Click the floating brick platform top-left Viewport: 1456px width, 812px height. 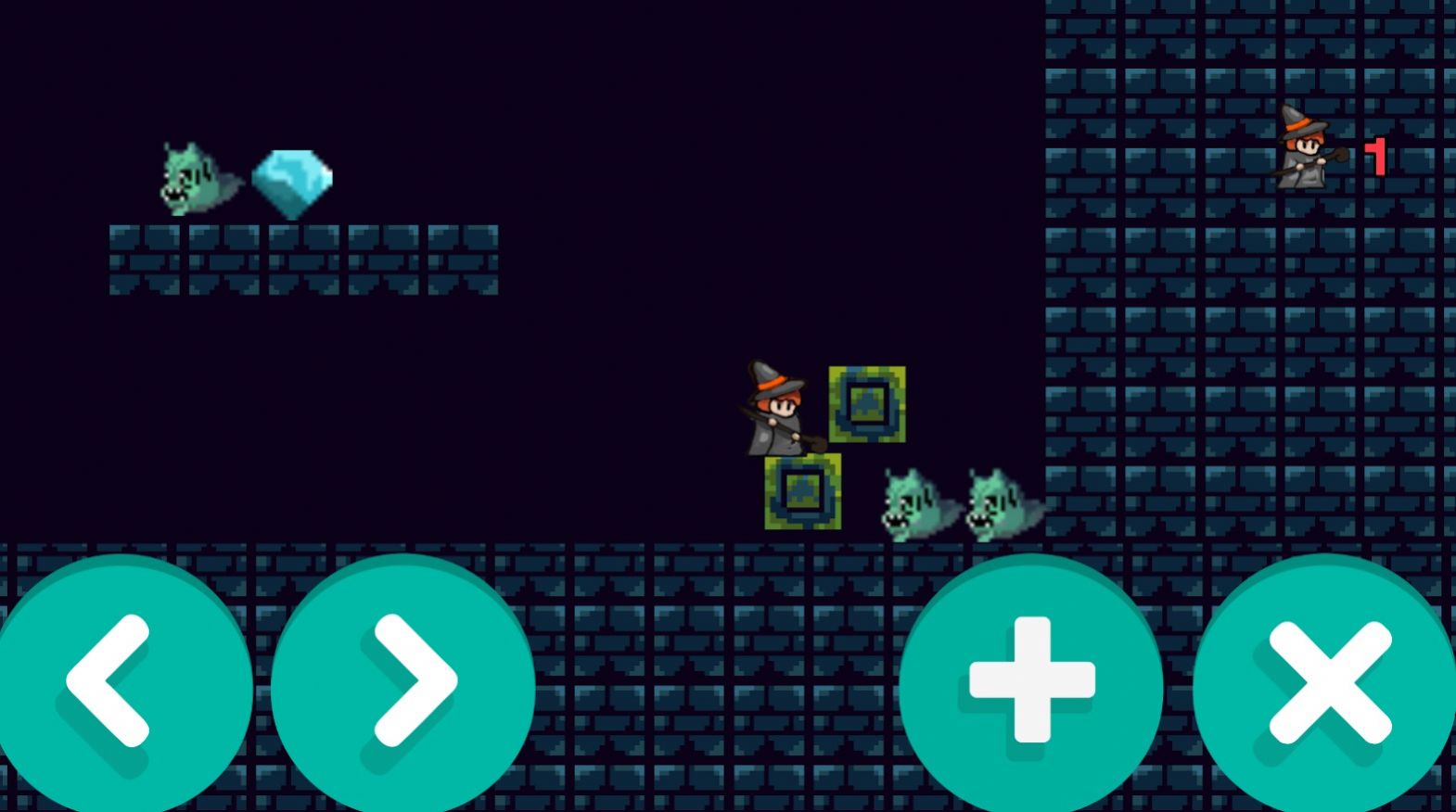306,260
